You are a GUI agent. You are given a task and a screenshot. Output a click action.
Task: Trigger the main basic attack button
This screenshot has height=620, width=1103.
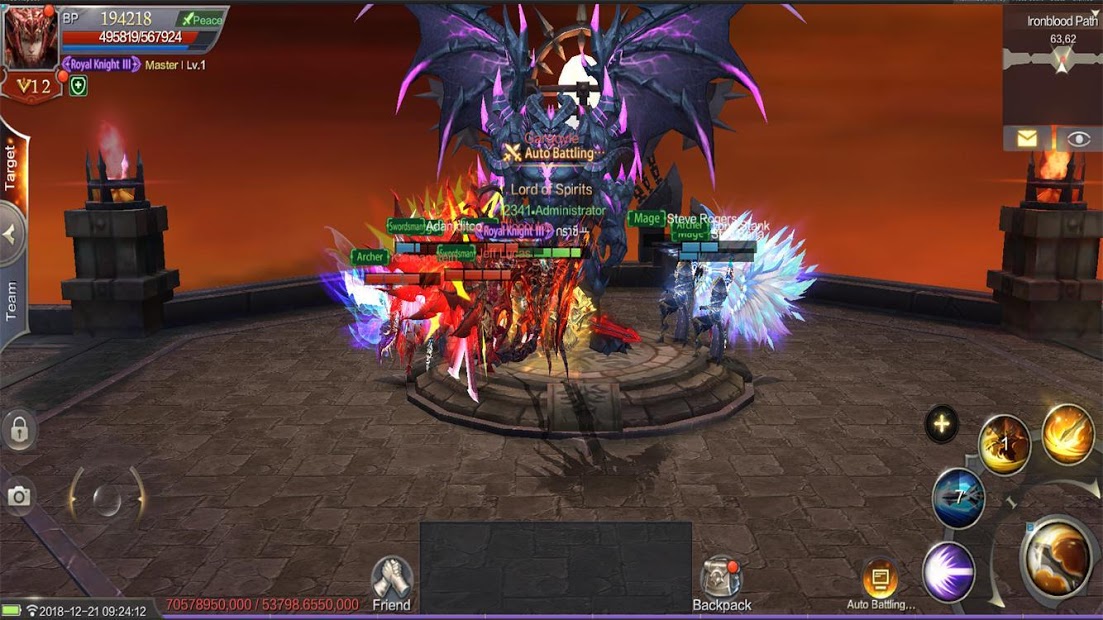(x=1060, y=560)
